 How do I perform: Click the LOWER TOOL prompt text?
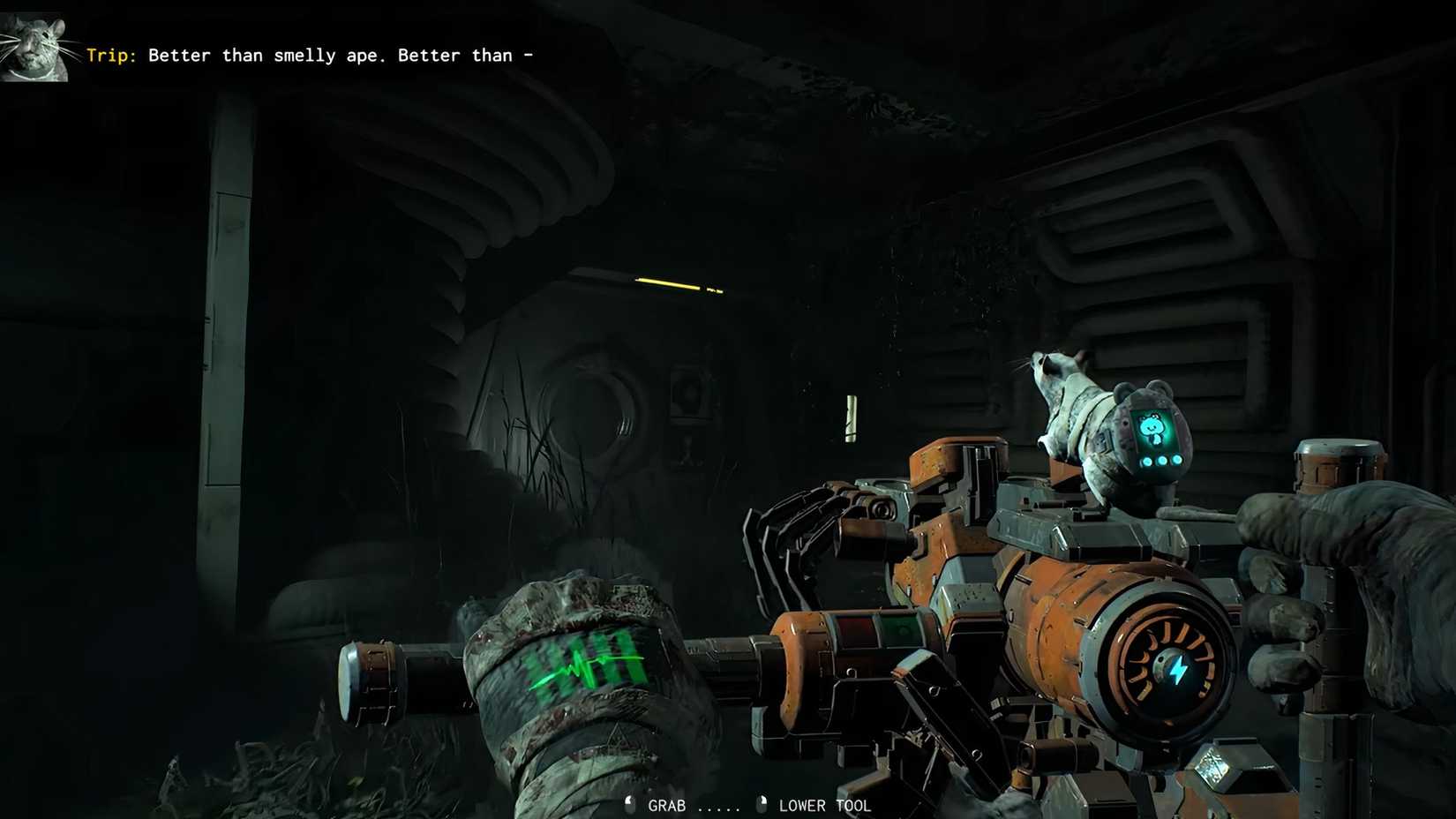pyautogui.click(x=824, y=805)
